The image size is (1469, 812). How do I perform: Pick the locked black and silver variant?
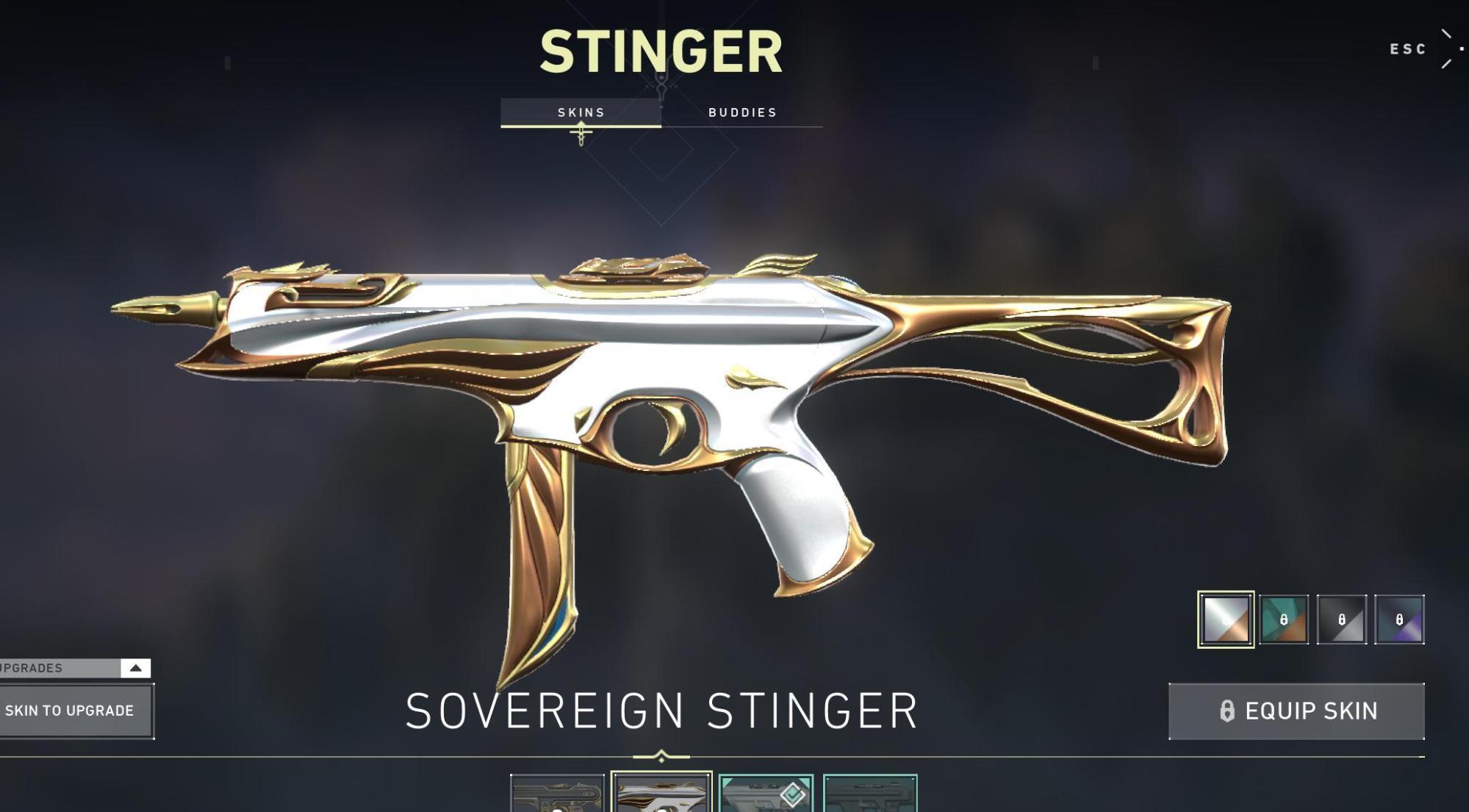[1342, 619]
